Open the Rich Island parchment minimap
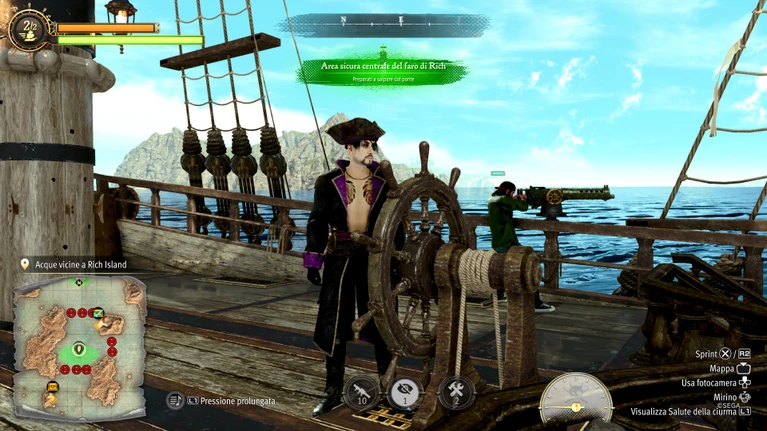The width and height of the screenshot is (767, 431). click(80, 340)
